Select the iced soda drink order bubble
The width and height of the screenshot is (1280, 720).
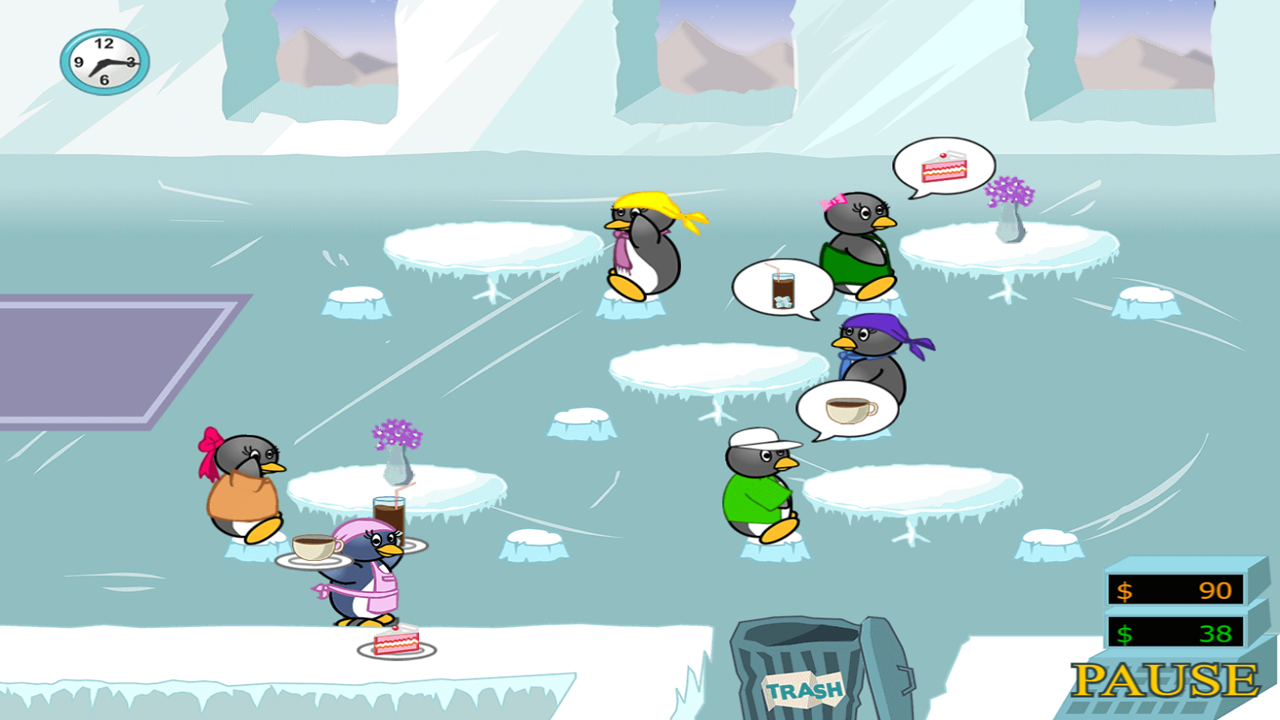[783, 288]
